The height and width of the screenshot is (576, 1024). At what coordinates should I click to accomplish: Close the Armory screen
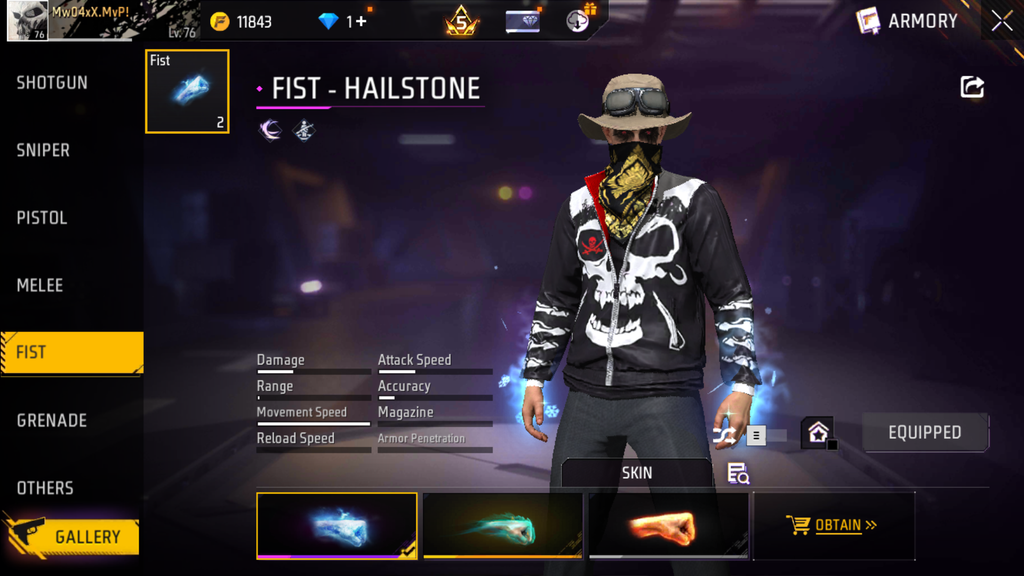point(1002,21)
